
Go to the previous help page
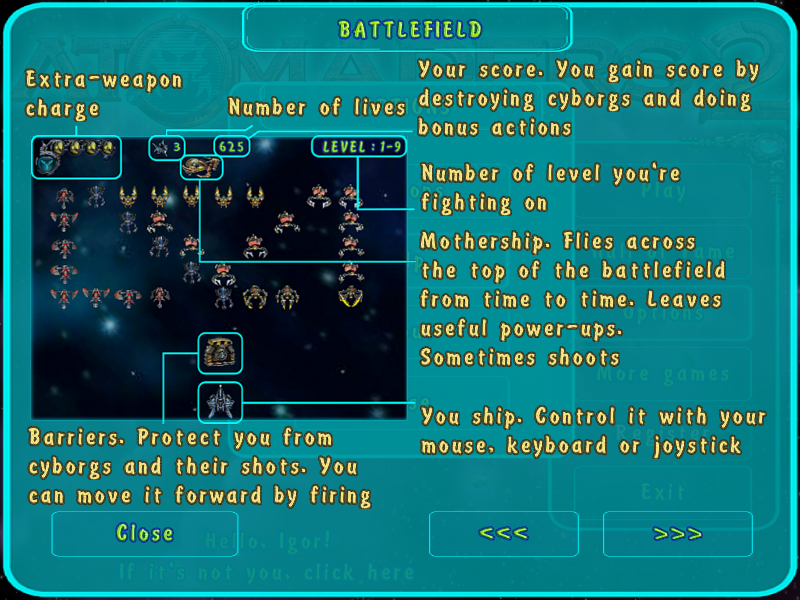pyautogui.click(x=504, y=534)
